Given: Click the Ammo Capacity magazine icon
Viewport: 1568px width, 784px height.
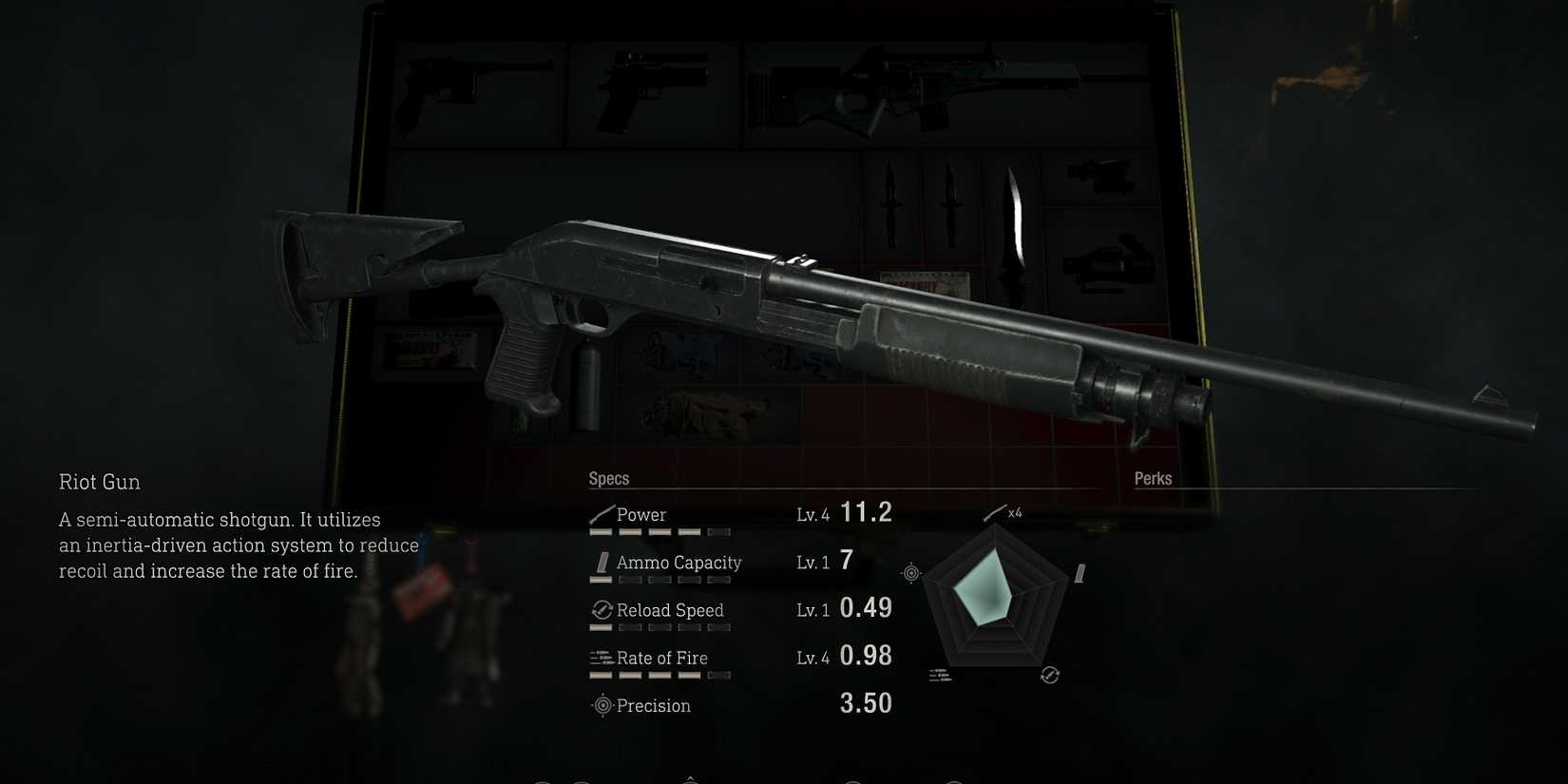Looking at the screenshot, I should coord(601,563).
